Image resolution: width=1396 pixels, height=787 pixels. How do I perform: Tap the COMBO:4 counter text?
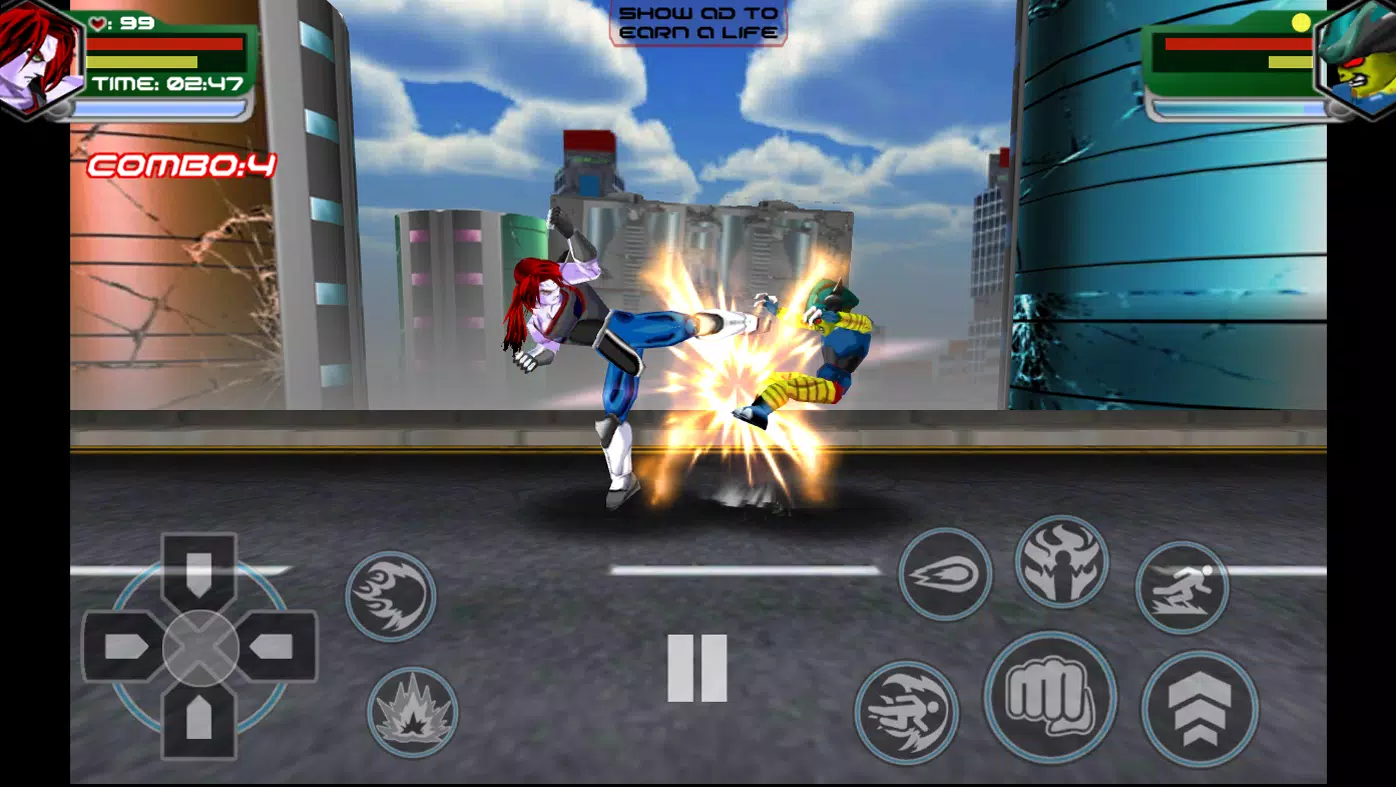(x=183, y=165)
